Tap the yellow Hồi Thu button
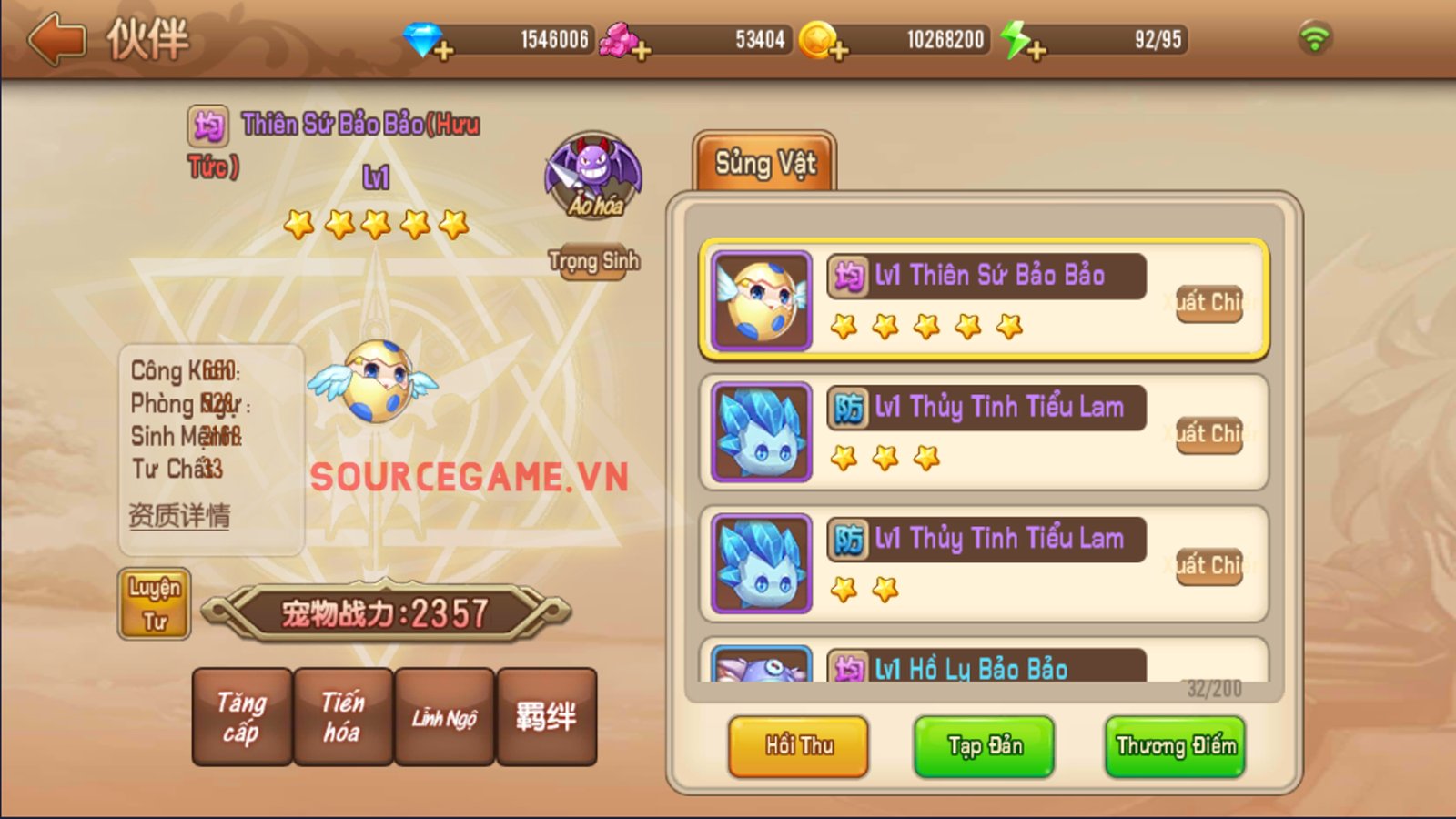1456x819 pixels. [x=798, y=746]
